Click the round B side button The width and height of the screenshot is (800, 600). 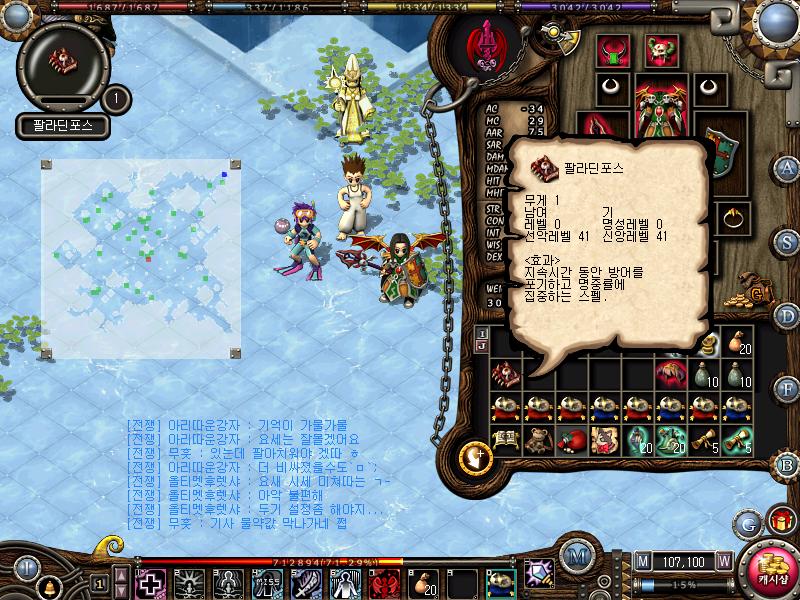pos(787,464)
